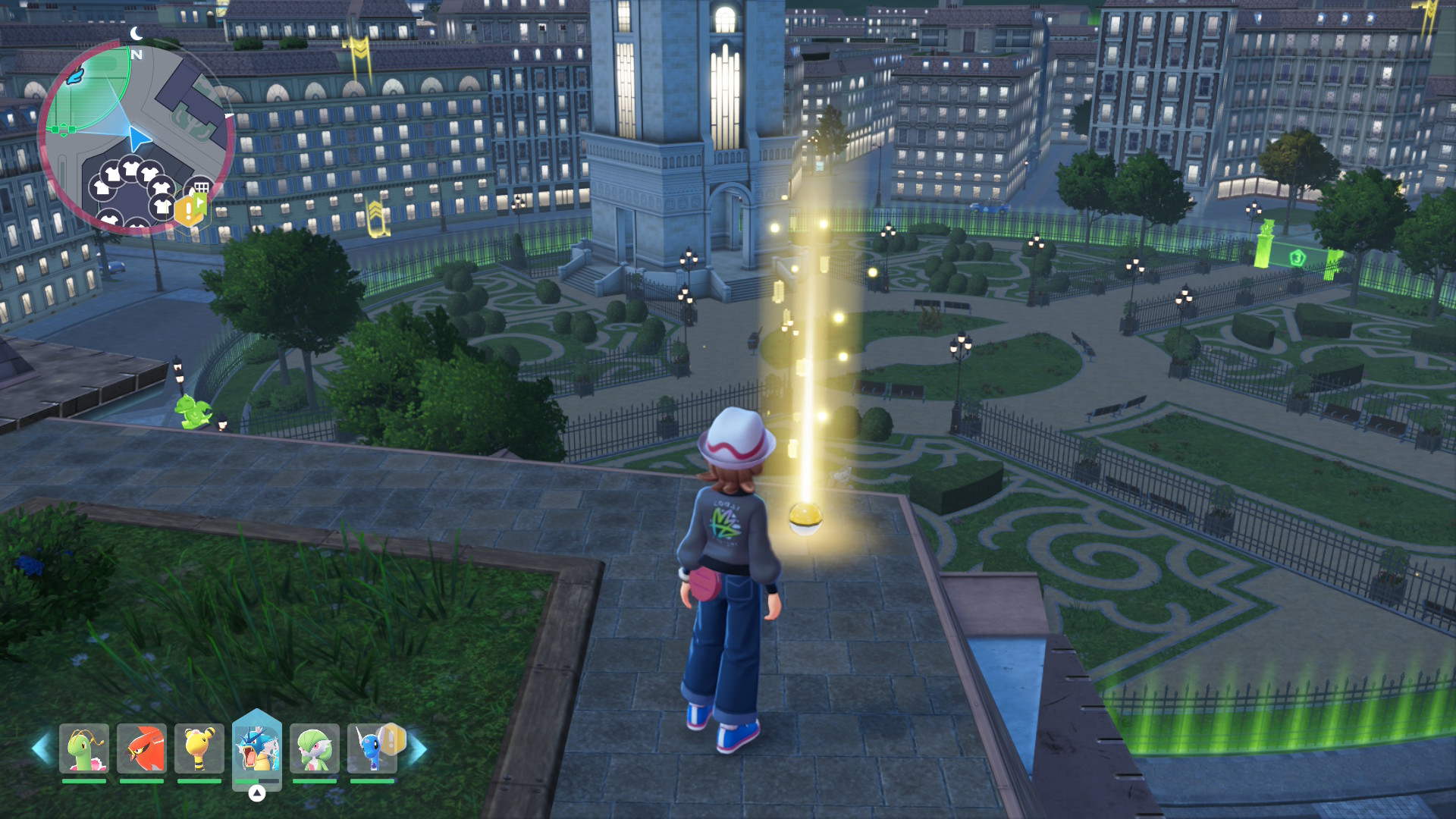Select Dragonair in the party bar
This screenshot has height=819, width=1456.
372,748
